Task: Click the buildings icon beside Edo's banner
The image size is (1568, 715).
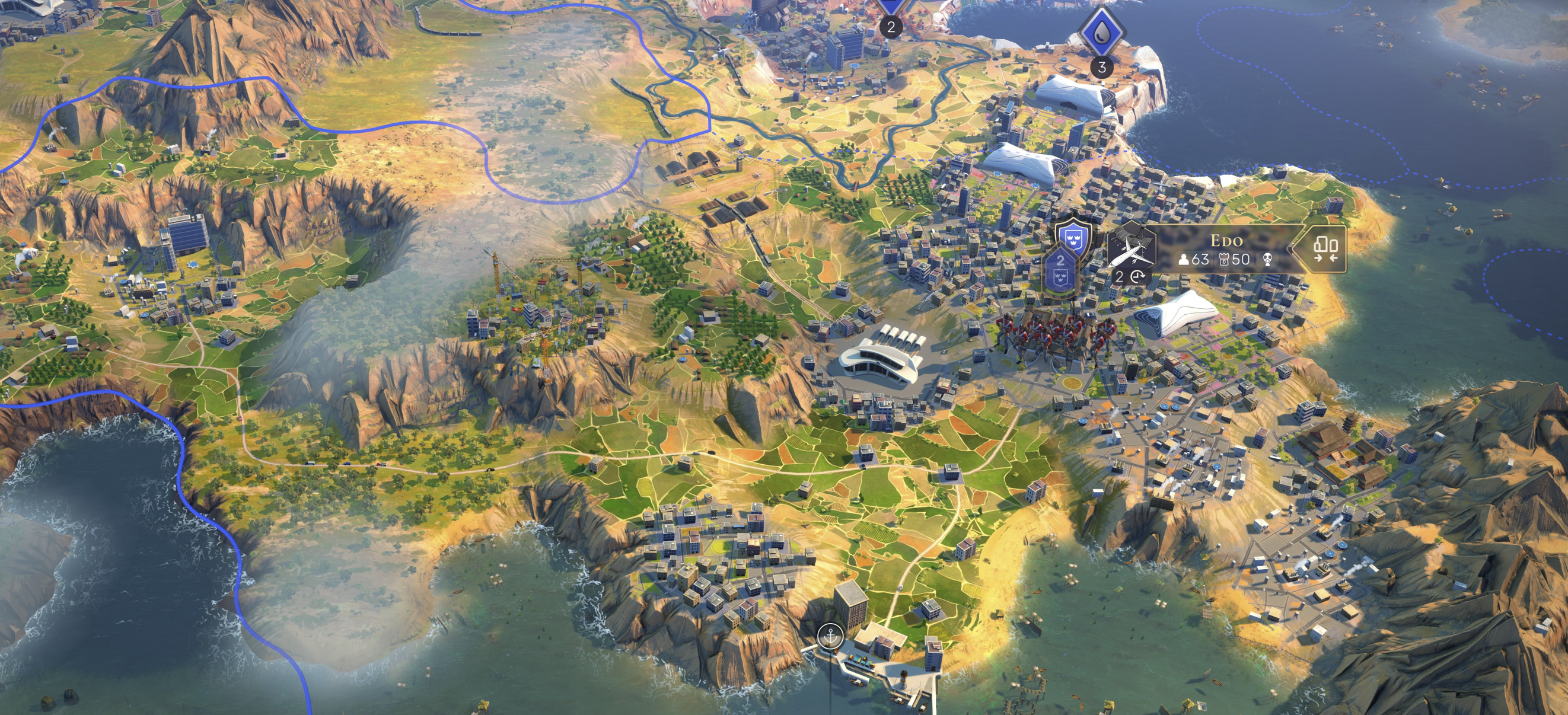Action: click(1324, 249)
